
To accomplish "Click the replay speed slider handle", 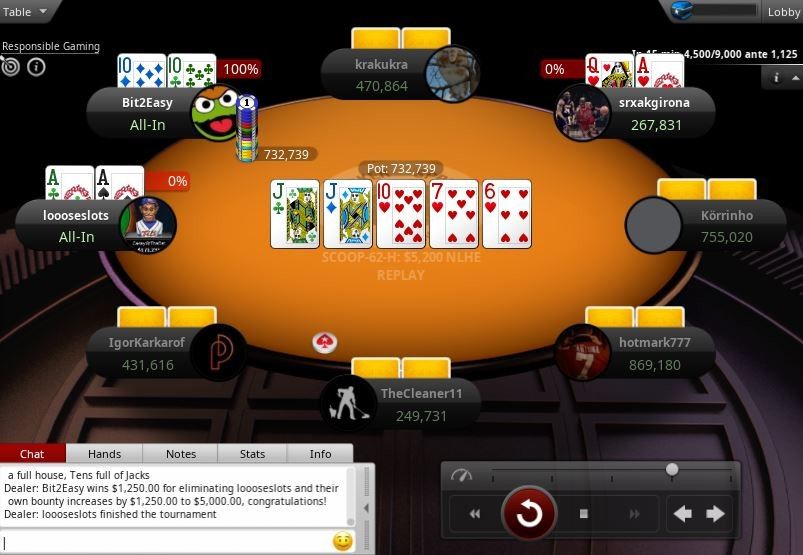I will [x=672, y=469].
